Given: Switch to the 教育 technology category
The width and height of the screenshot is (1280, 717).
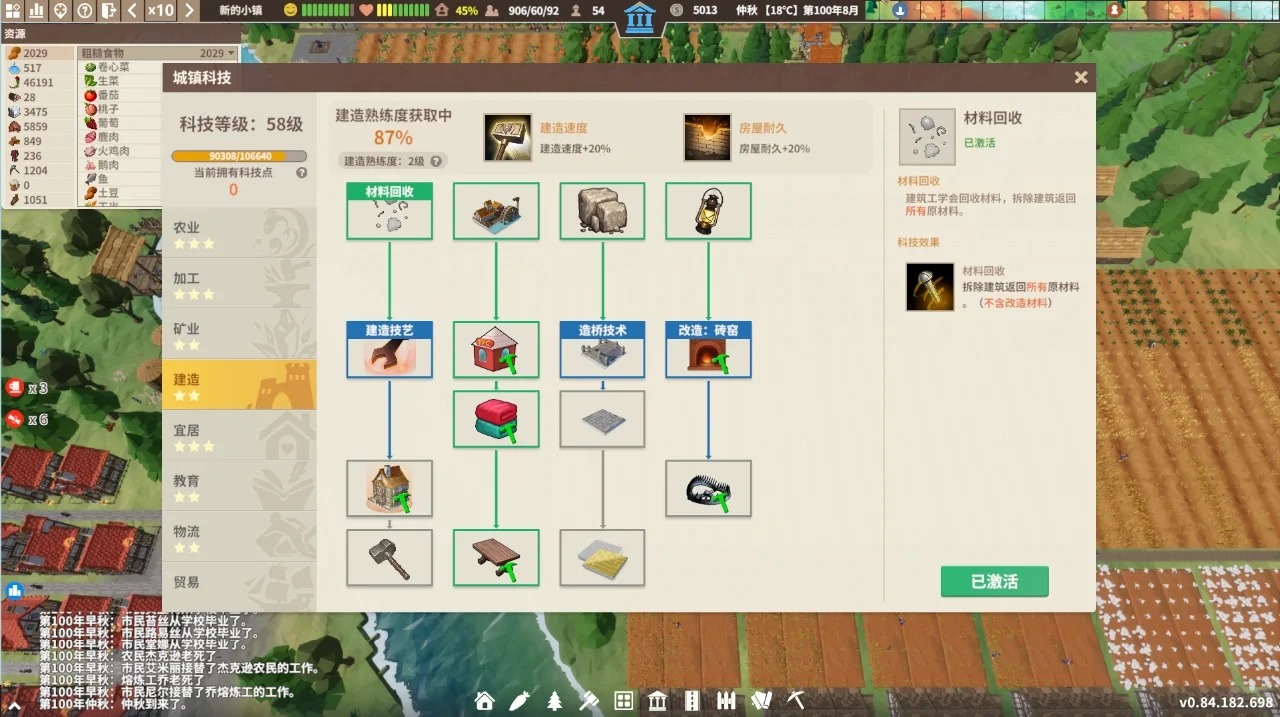Looking at the screenshot, I should pyautogui.click(x=238, y=487).
